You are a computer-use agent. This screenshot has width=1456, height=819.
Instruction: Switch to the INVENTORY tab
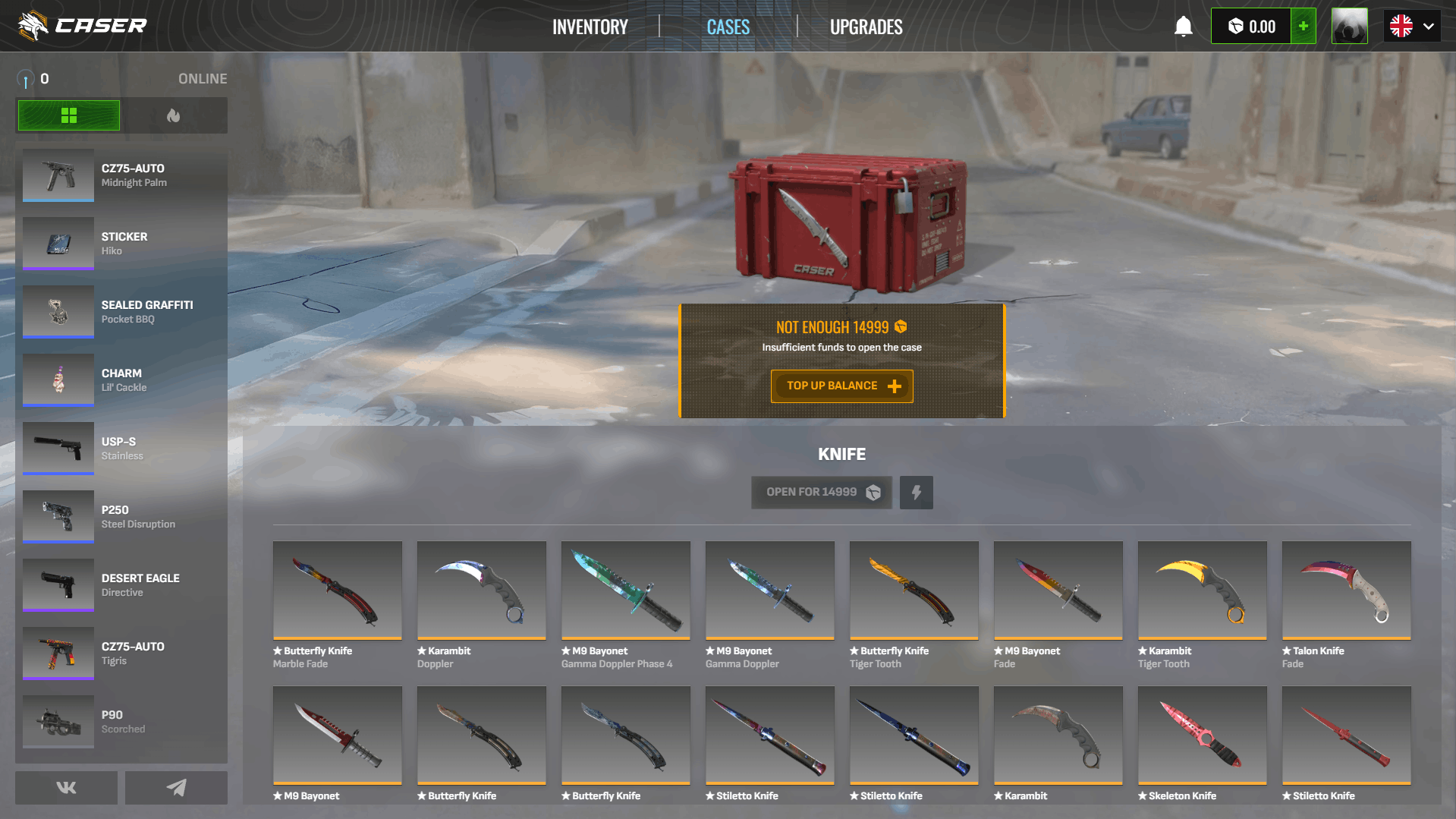(x=590, y=26)
